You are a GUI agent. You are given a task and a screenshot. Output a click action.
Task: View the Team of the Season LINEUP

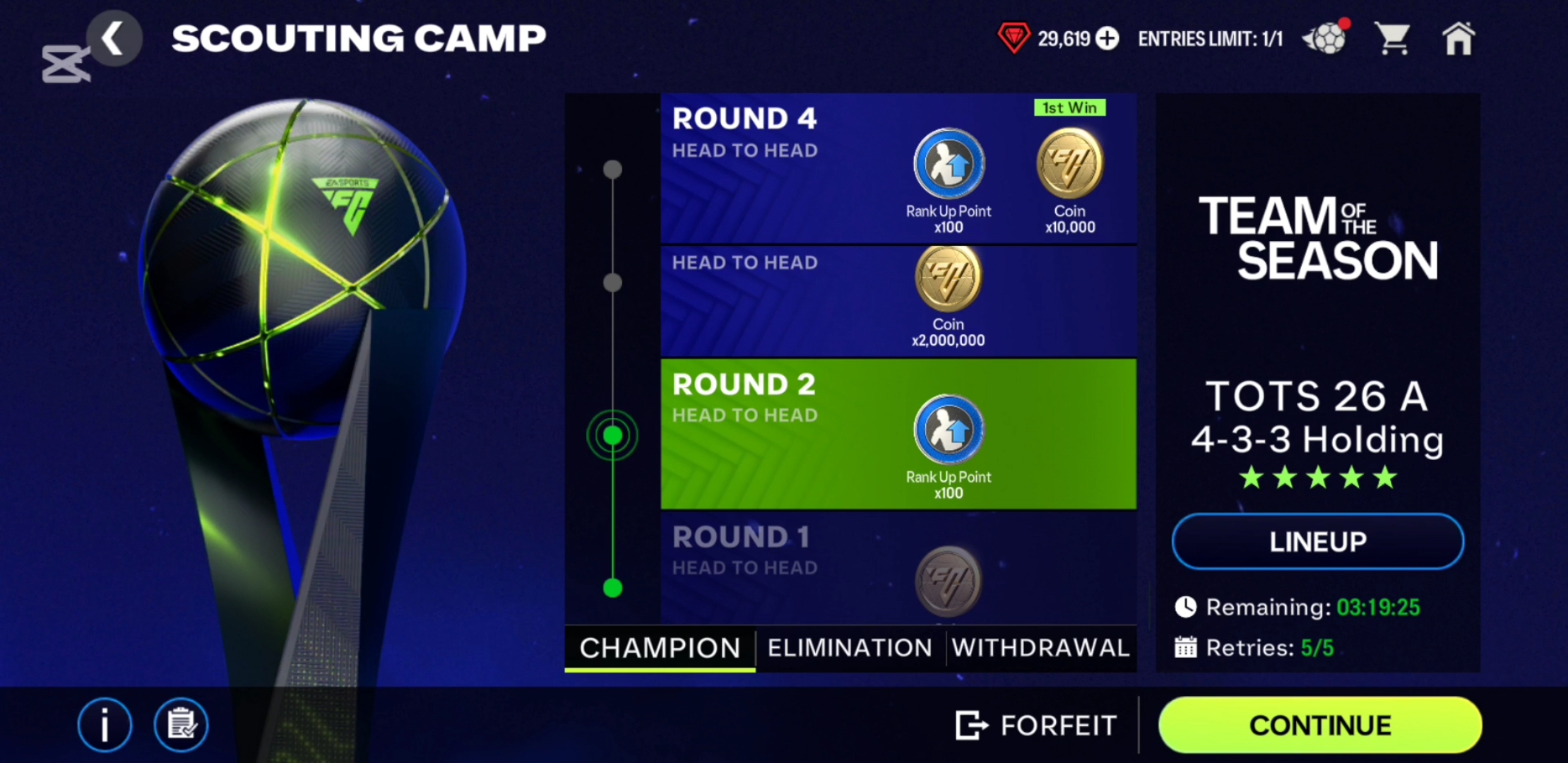1317,542
